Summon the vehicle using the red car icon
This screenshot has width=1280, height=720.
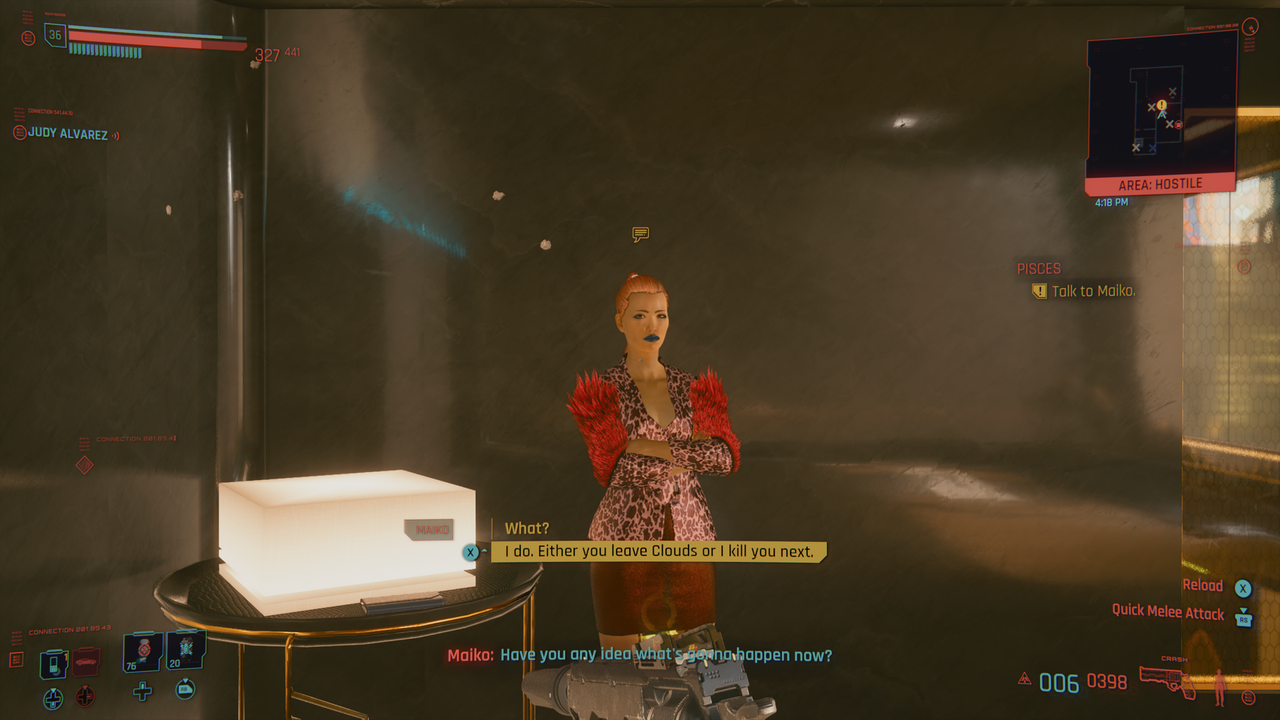[85, 660]
